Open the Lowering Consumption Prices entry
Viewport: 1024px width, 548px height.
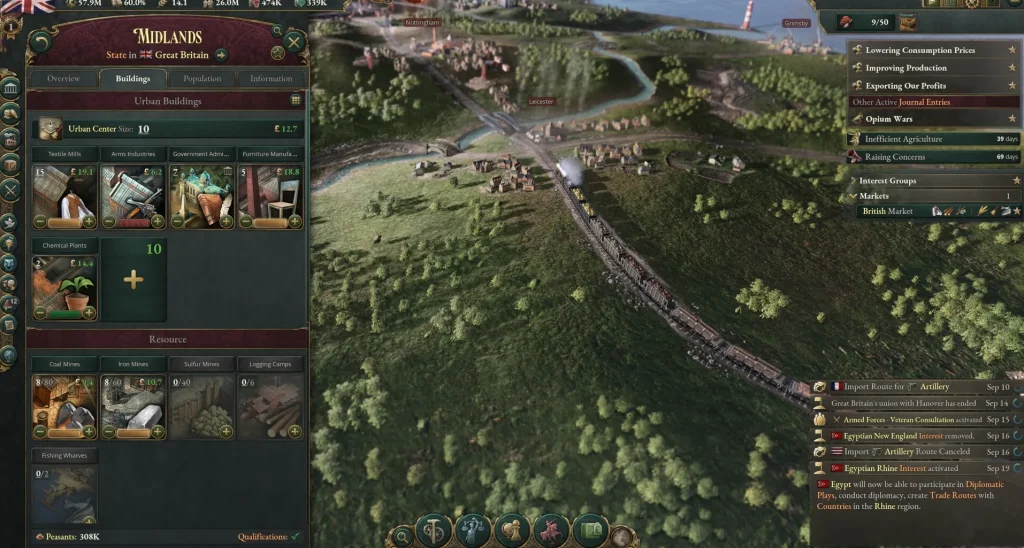click(x=920, y=50)
